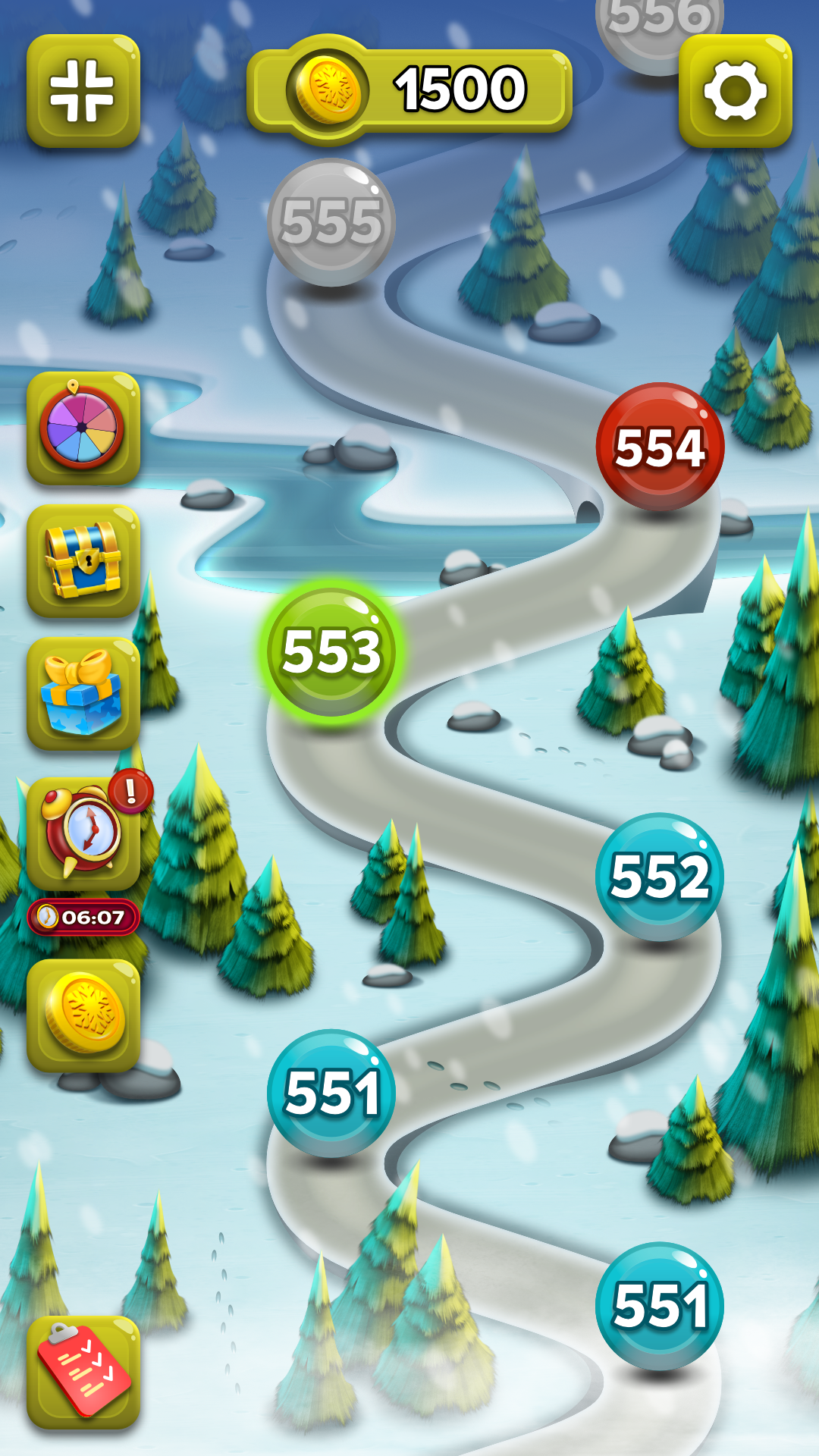
Task: Open the settings gear menu
Action: pos(735,91)
